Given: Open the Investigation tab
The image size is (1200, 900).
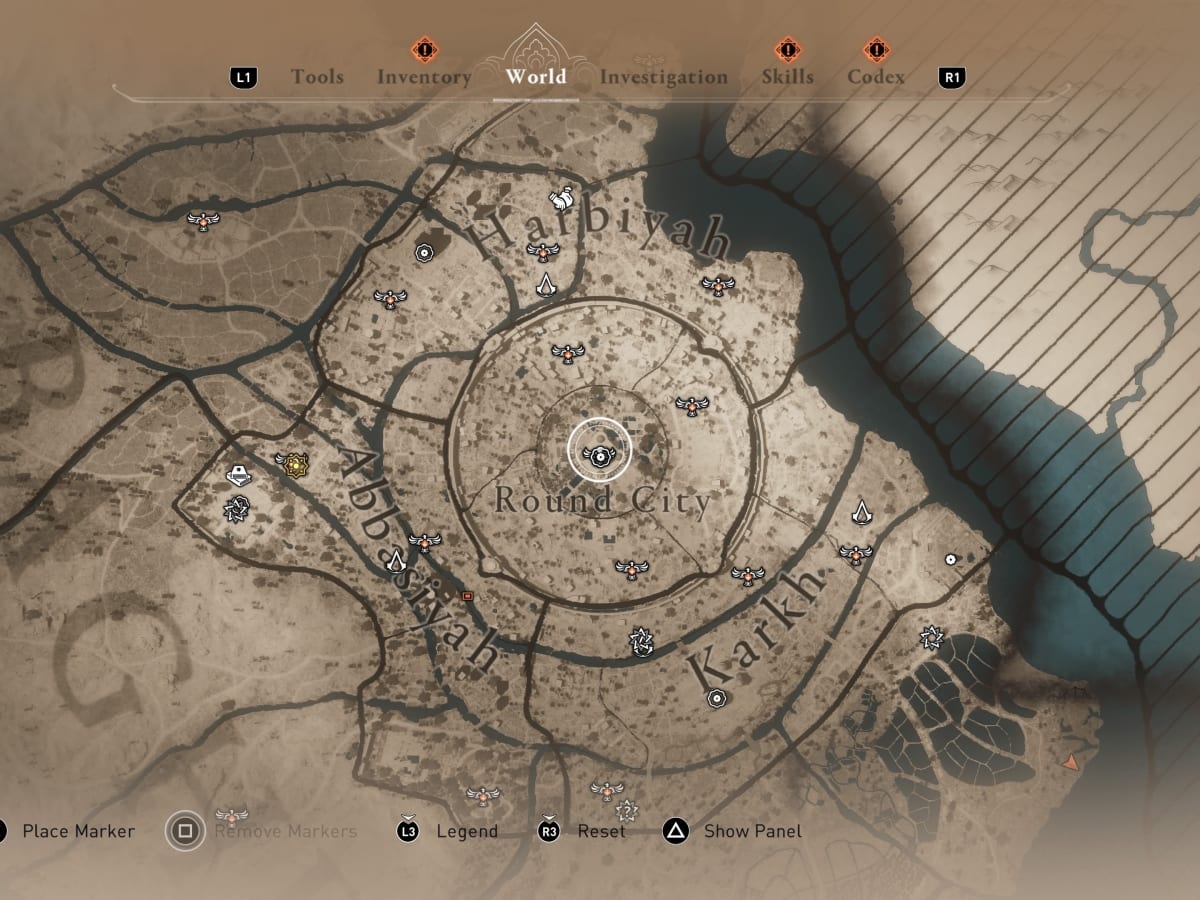Looking at the screenshot, I should click(663, 77).
